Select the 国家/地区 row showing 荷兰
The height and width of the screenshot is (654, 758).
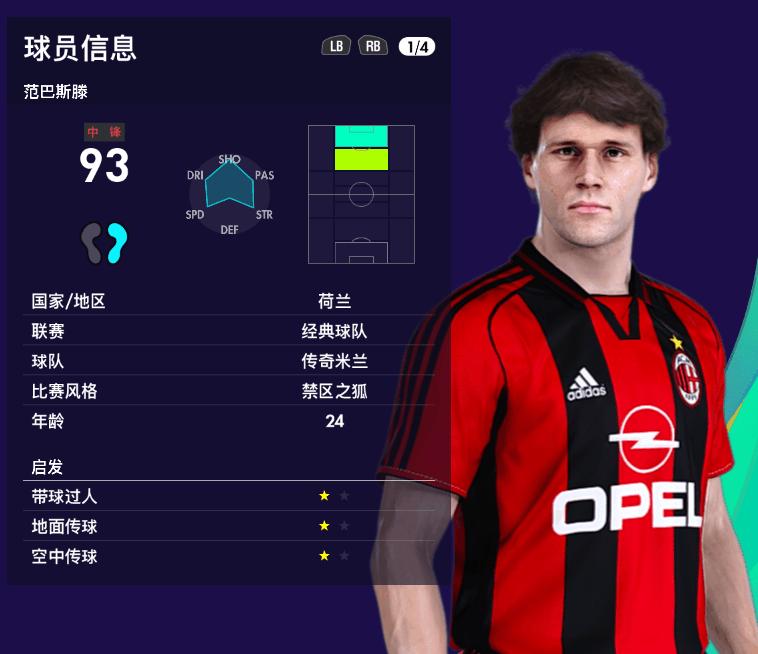tap(232, 301)
